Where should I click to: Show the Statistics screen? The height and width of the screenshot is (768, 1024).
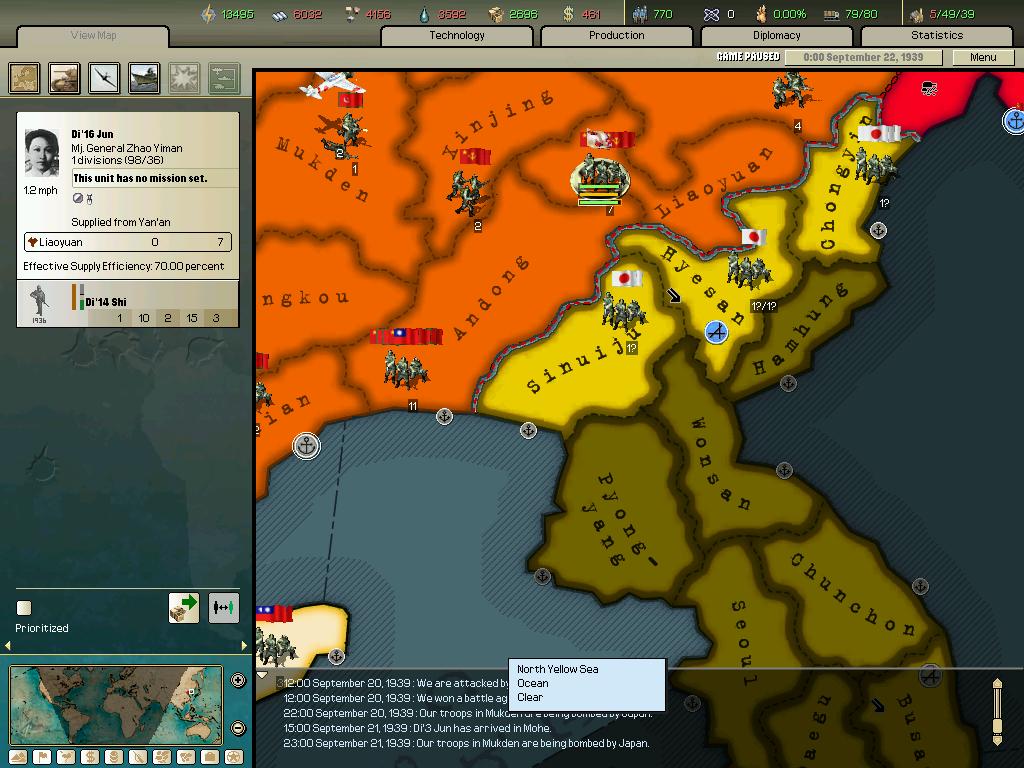click(x=936, y=36)
